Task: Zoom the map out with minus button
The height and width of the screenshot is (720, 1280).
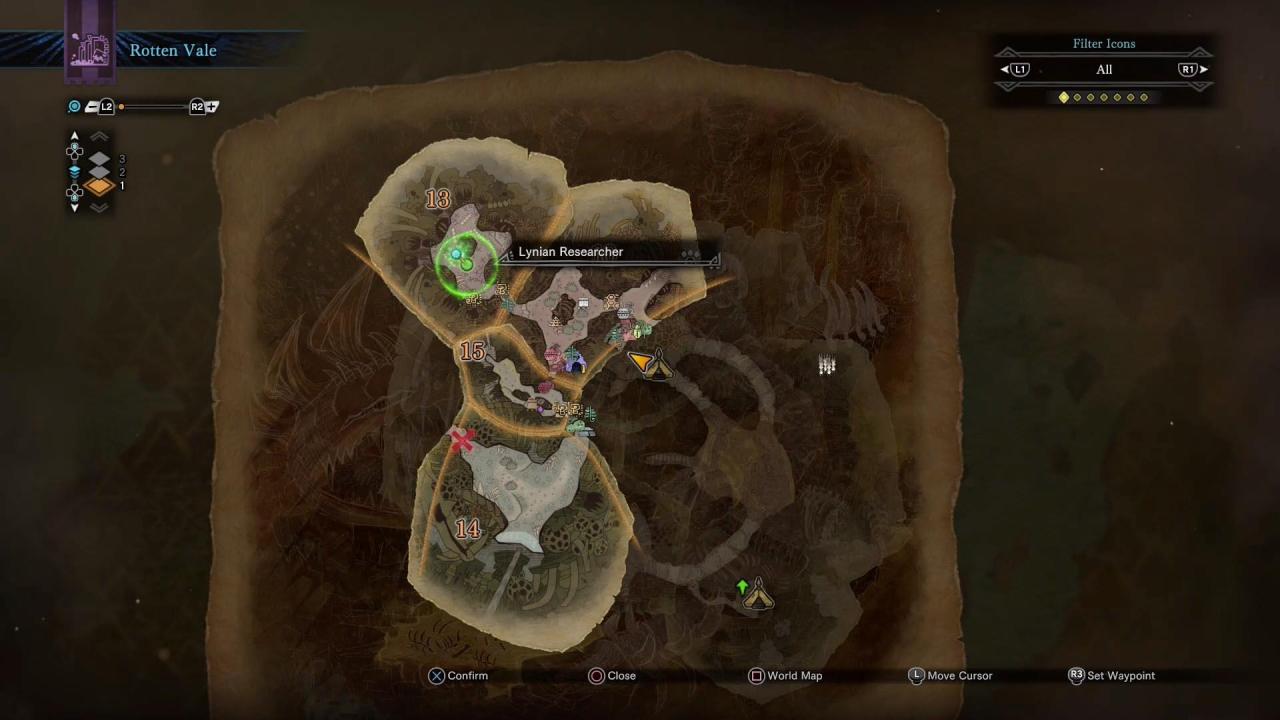Action: 100,107
